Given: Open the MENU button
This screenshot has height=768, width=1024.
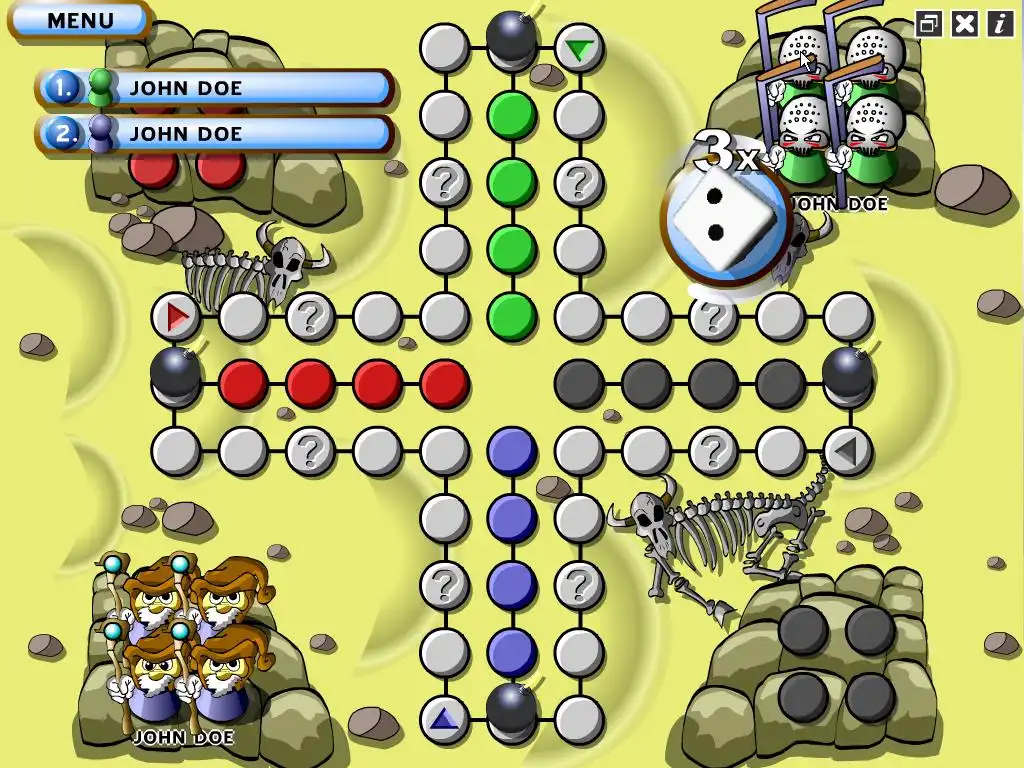Looking at the screenshot, I should [80, 20].
